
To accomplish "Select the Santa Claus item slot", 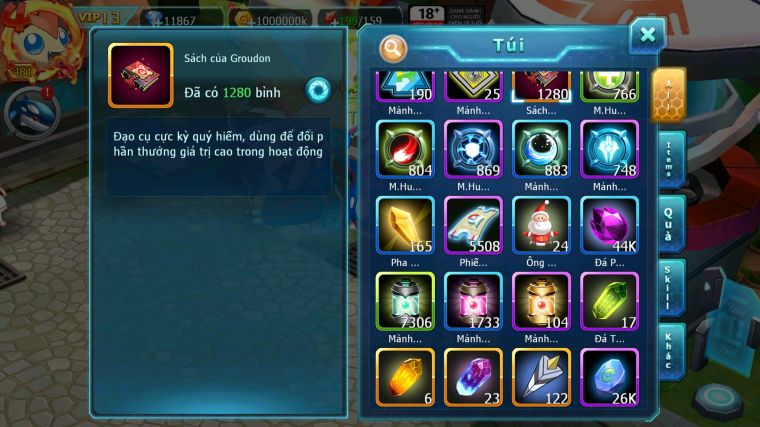I will click(541, 225).
